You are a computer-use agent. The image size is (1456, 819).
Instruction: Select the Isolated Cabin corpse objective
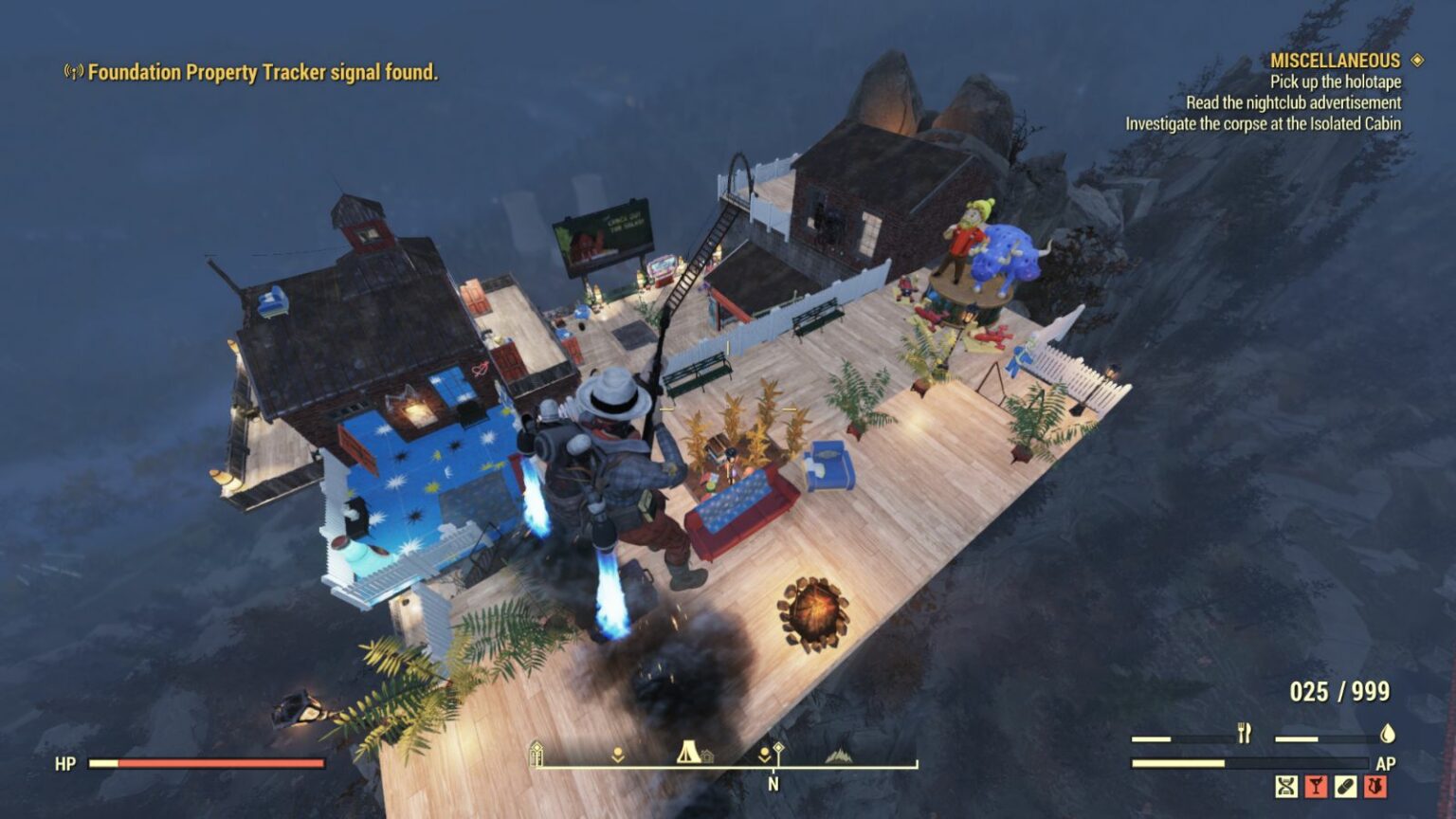pyautogui.click(x=1263, y=123)
